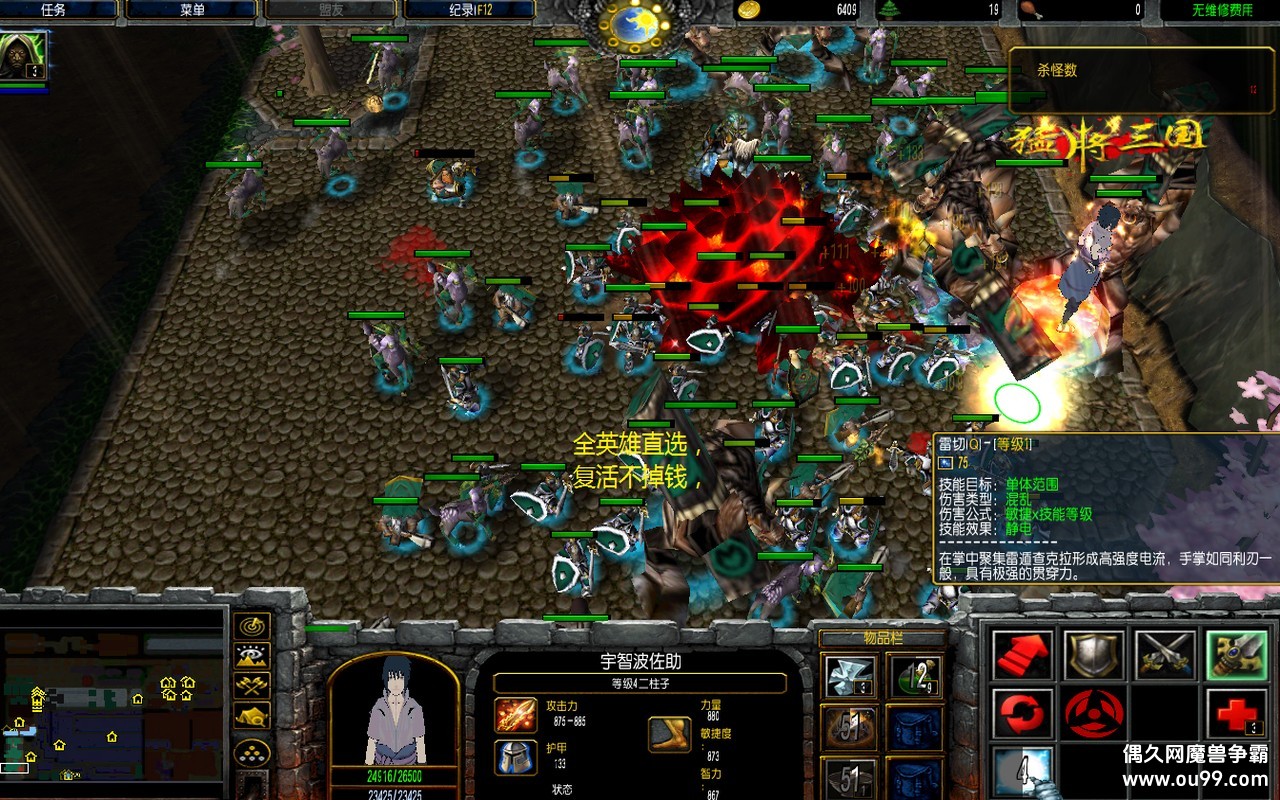The image size is (1280, 800).
Task: Open the 菜单 main menu
Action: point(192,10)
